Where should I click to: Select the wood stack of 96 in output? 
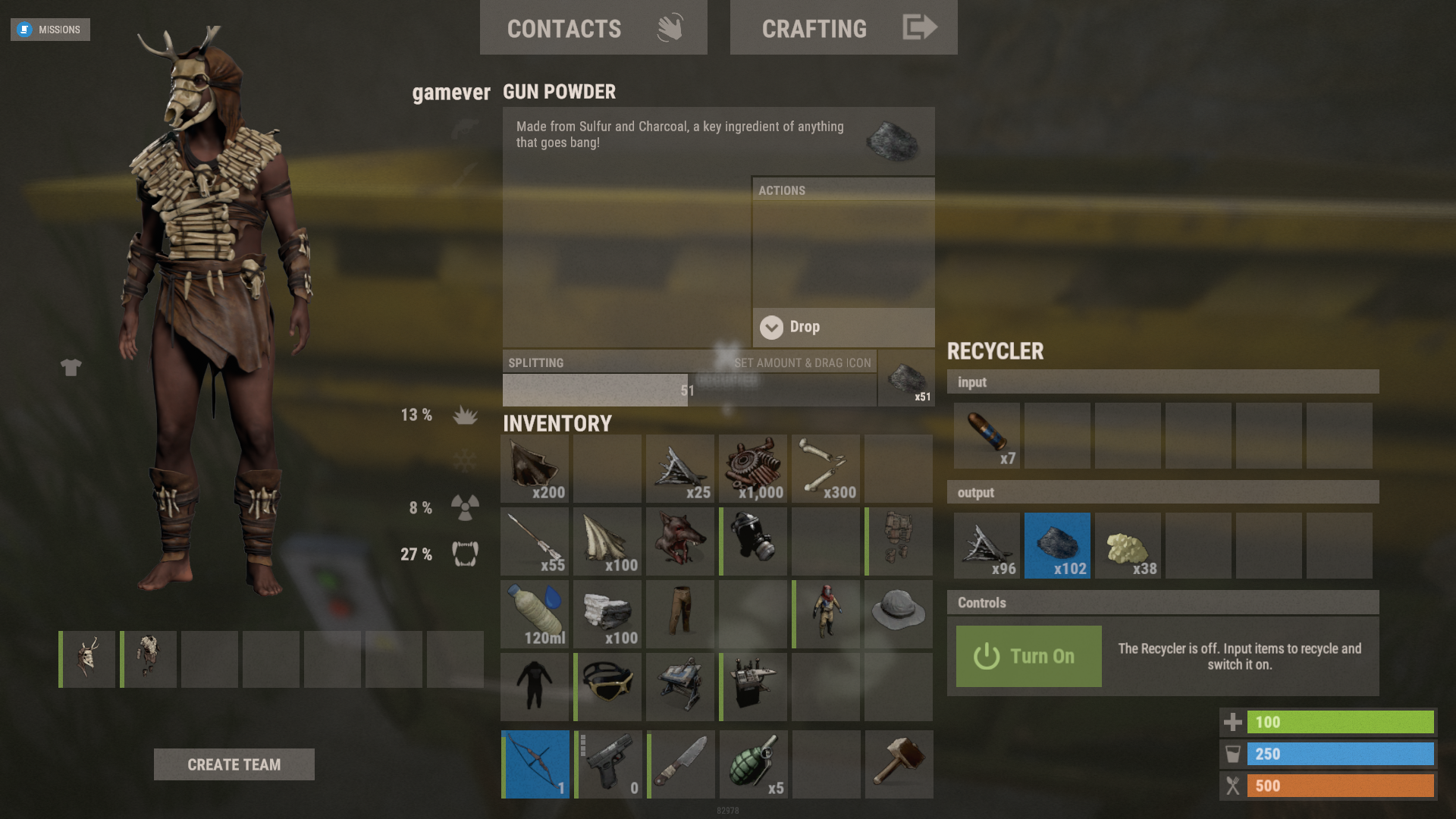[987, 545]
